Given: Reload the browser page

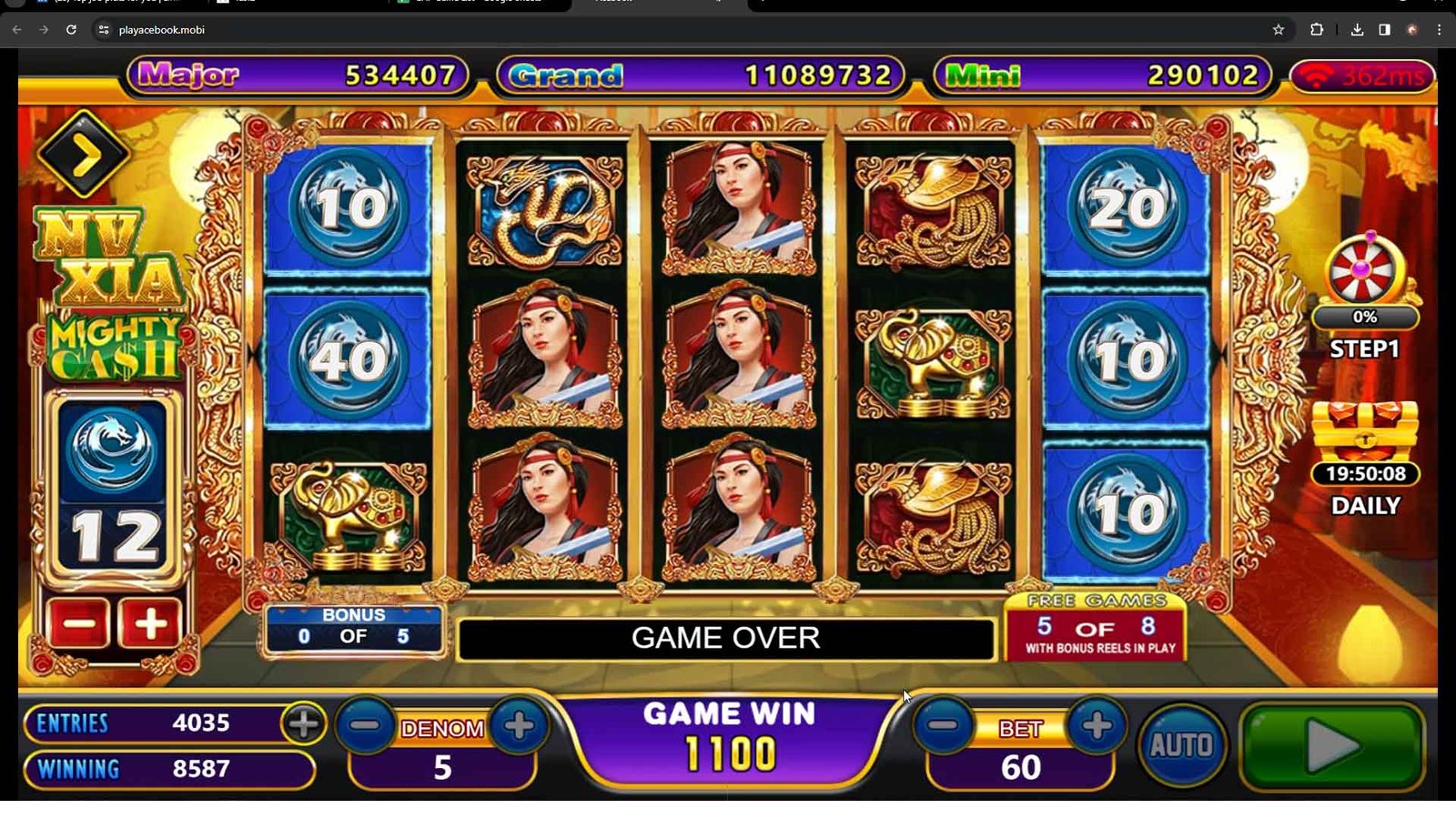Looking at the screenshot, I should pos(71,30).
